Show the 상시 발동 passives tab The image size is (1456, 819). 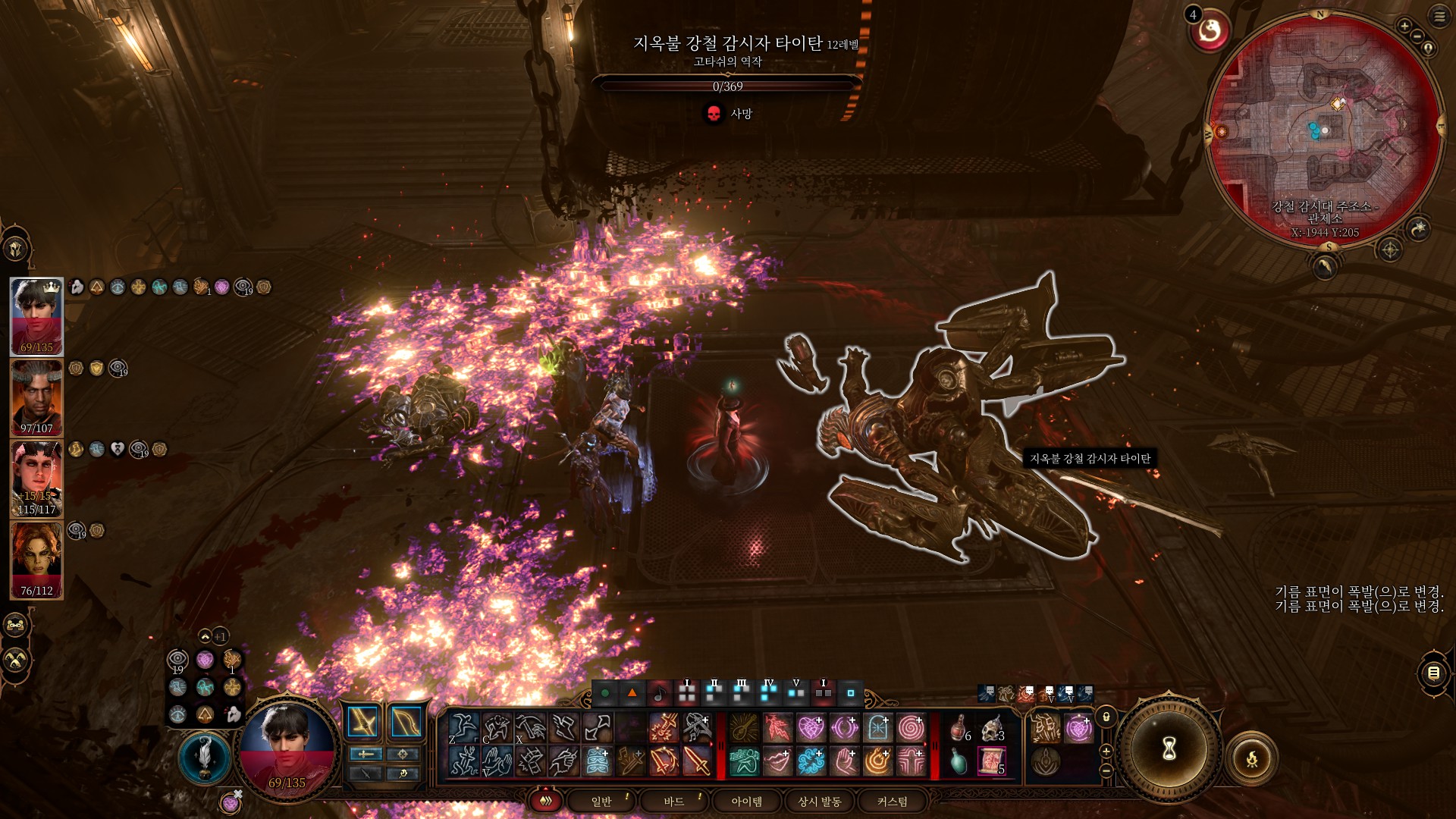tap(819, 802)
